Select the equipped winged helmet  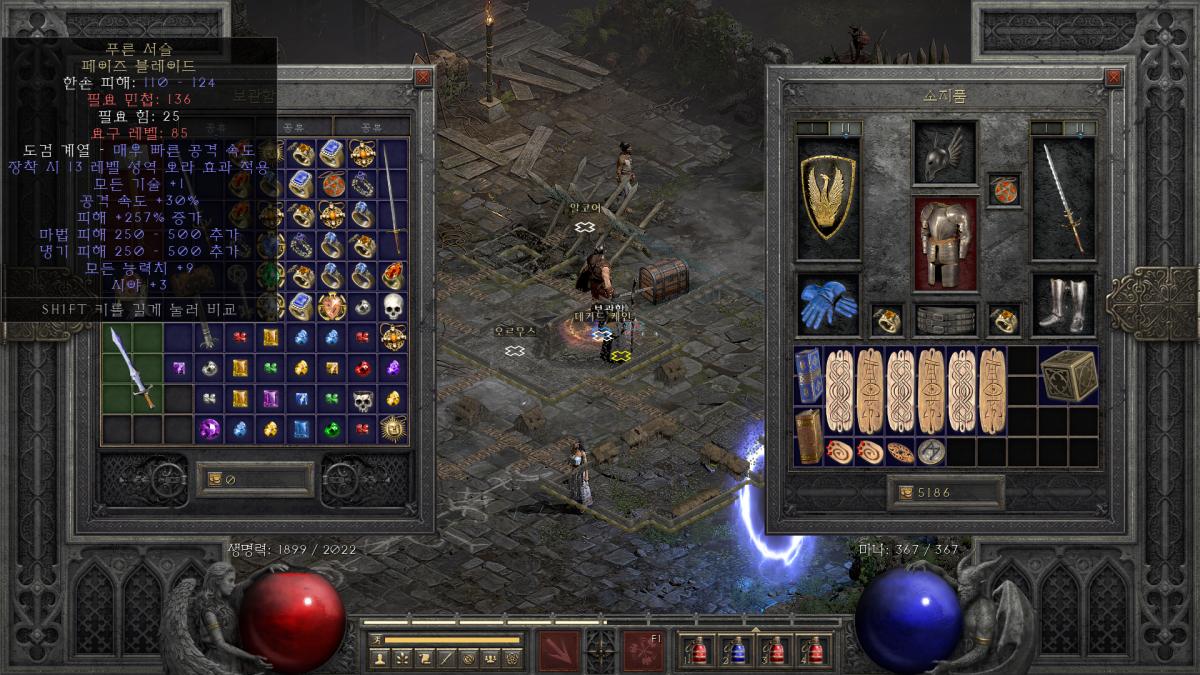[x=944, y=155]
